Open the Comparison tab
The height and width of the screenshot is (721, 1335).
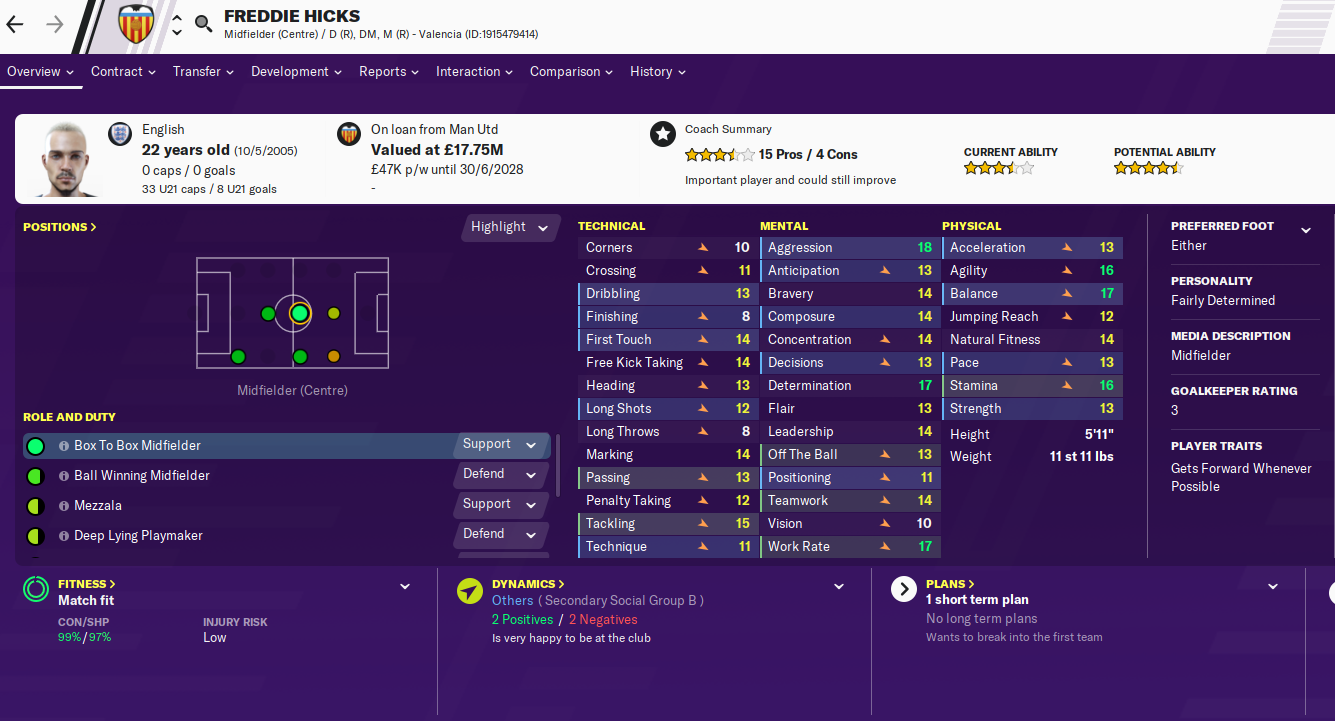[571, 72]
